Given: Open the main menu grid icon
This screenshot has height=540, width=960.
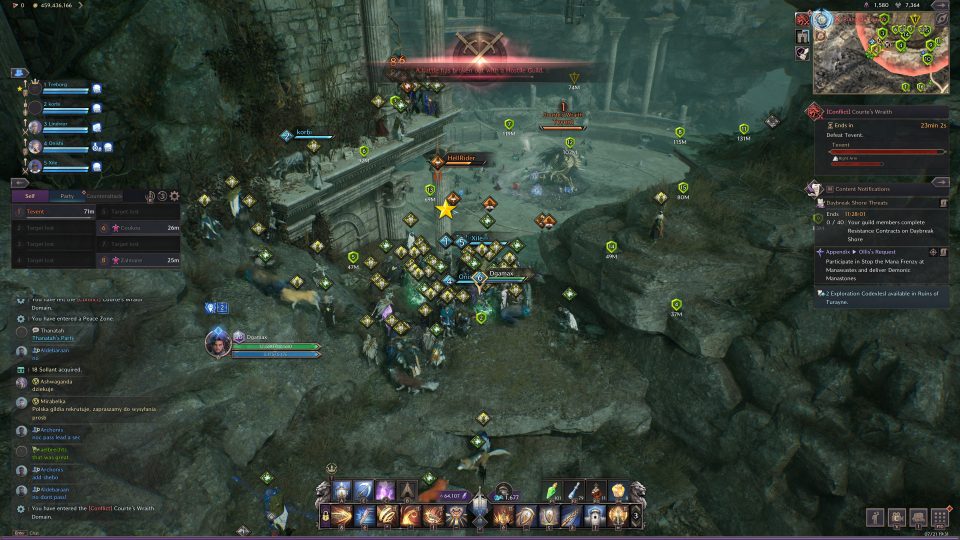Looking at the screenshot, I should pos(940,517).
